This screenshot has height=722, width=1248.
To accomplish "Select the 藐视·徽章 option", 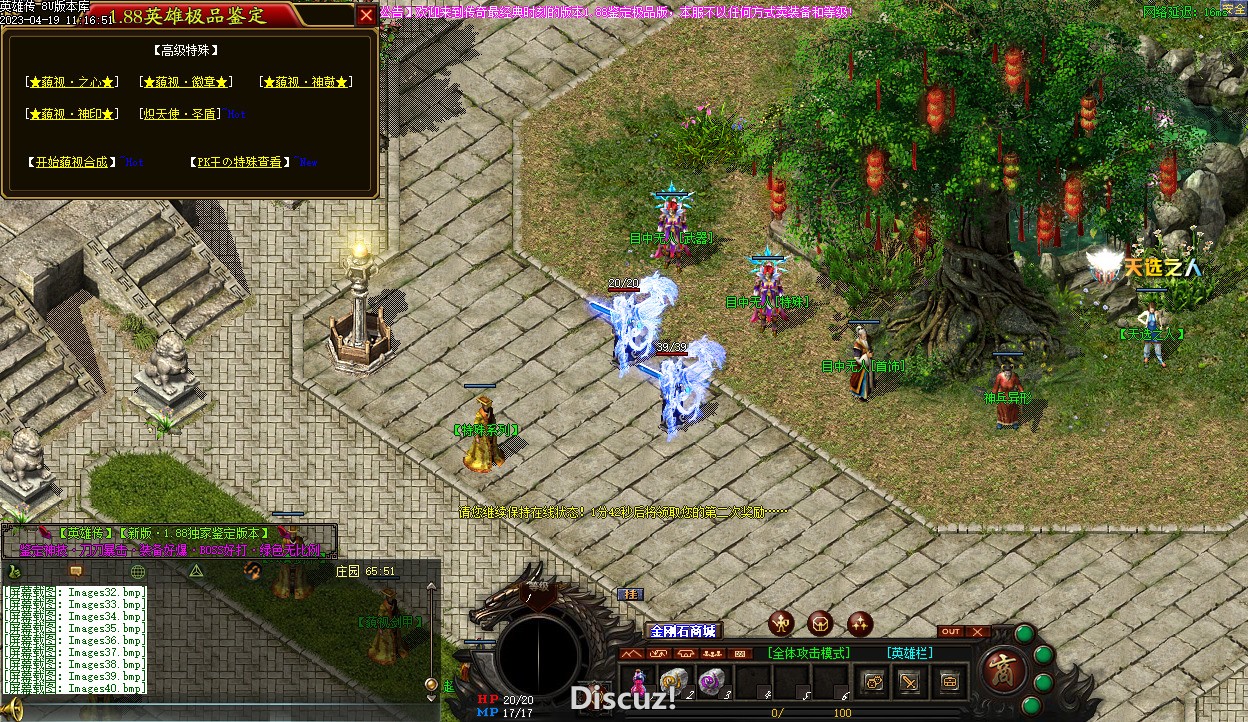I will point(186,82).
